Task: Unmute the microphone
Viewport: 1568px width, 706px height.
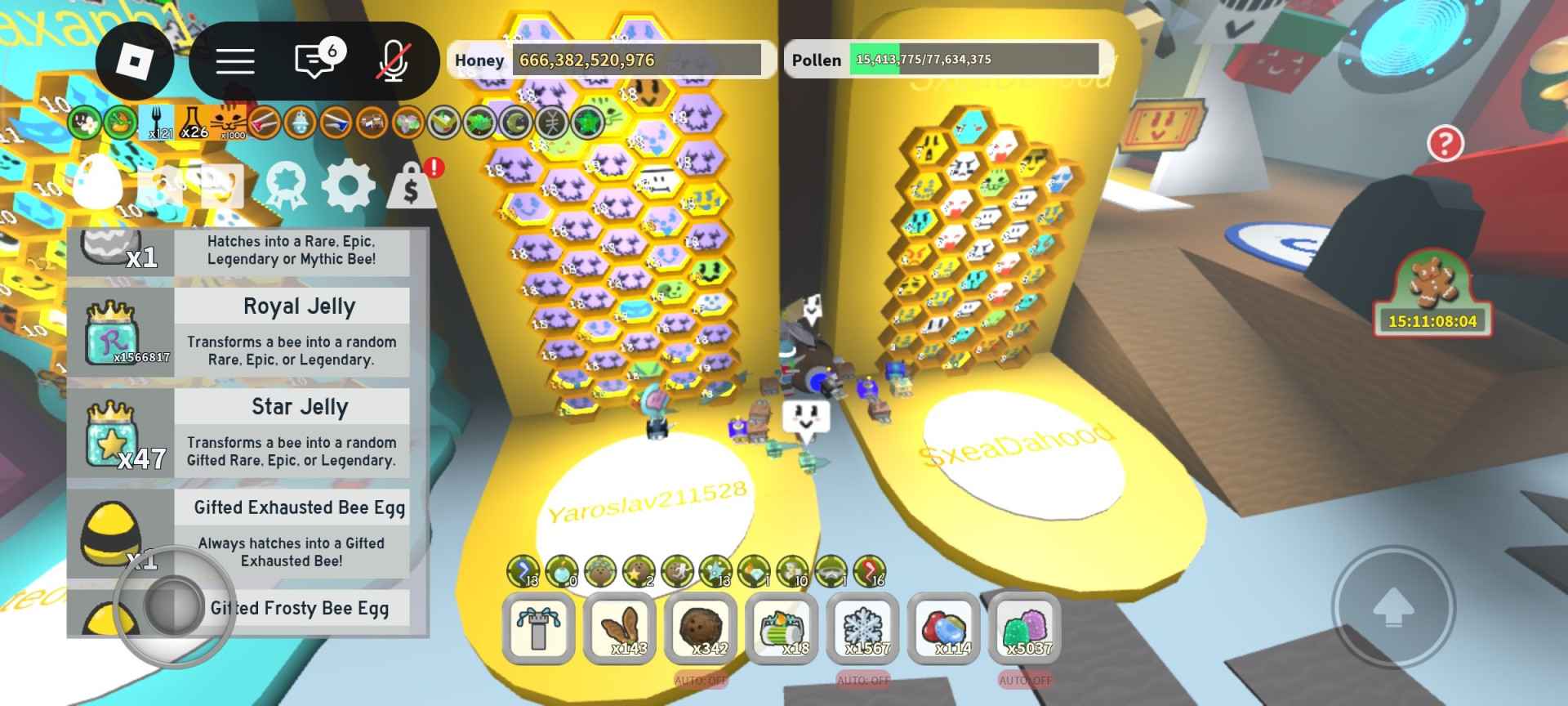Action: (x=394, y=60)
